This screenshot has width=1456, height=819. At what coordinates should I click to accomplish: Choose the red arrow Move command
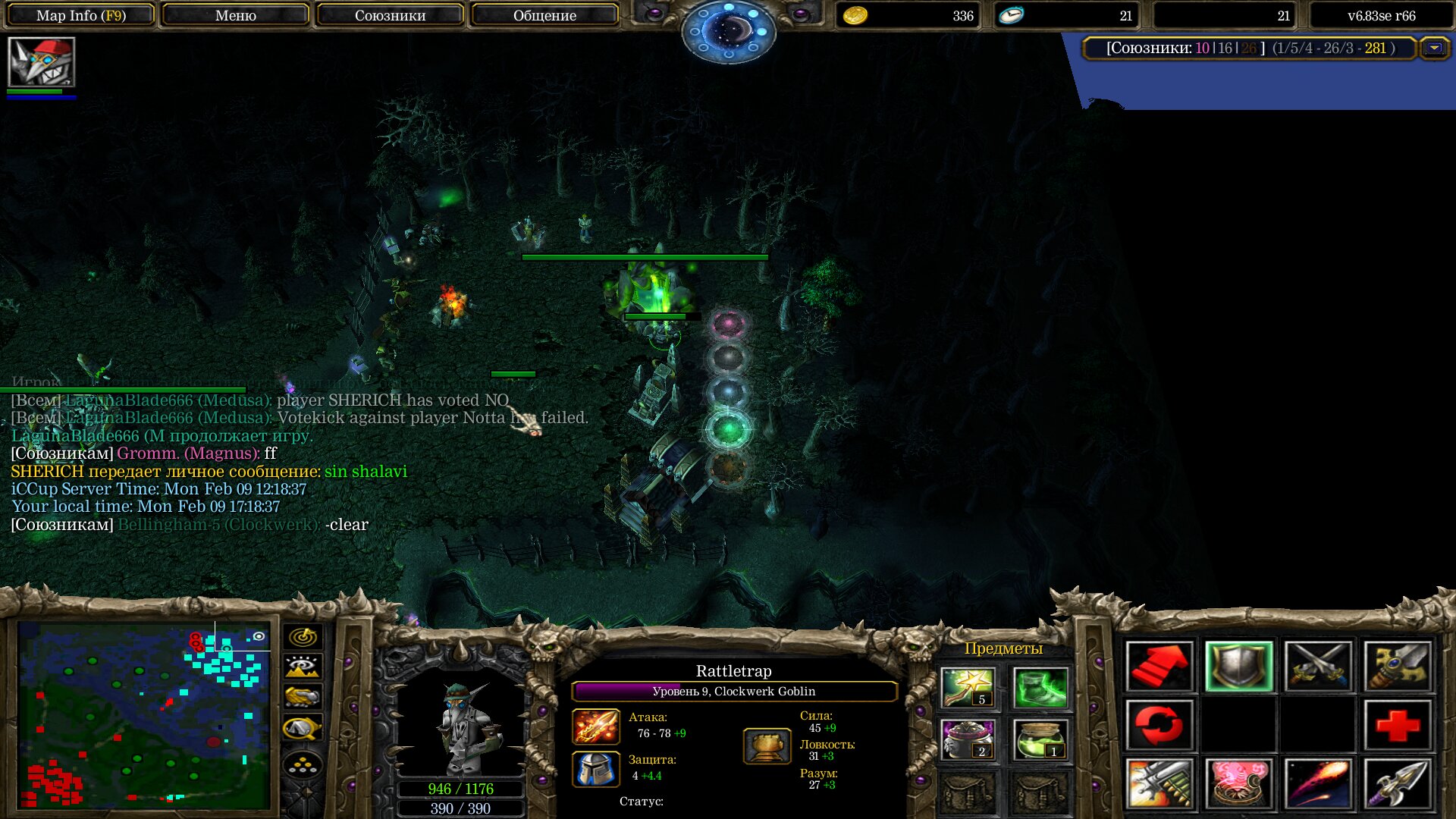[1159, 667]
